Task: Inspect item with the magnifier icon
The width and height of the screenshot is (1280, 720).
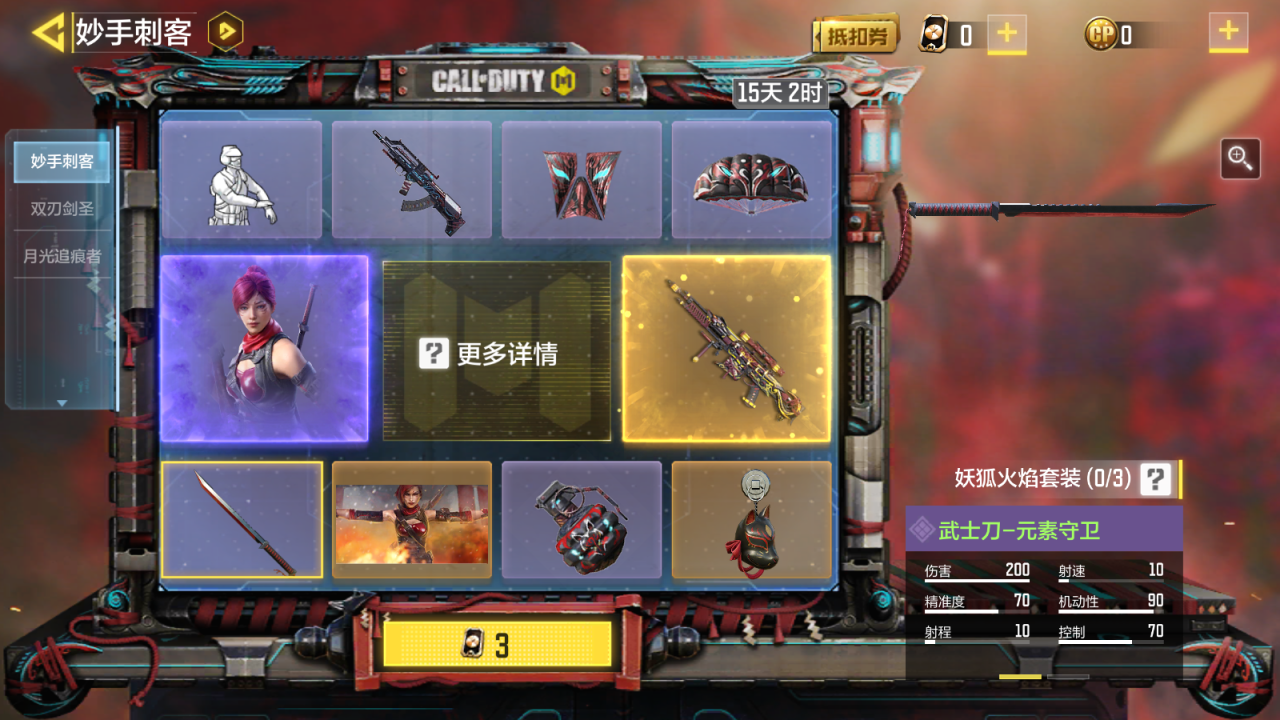Action: pyautogui.click(x=1240, y=158)
